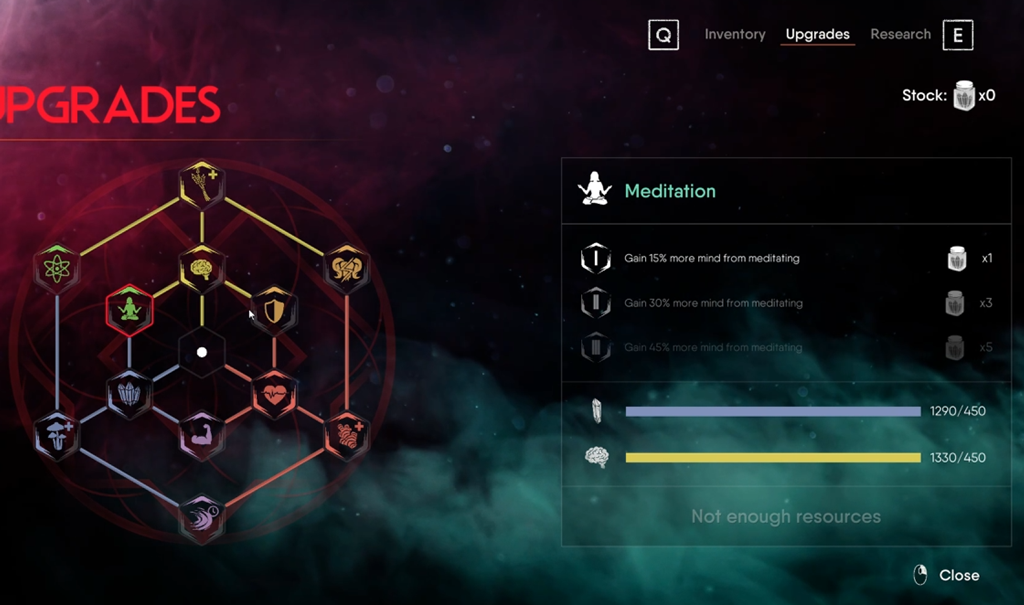Pick the mushroom upgrade node
The width and height of the screenshot is (1024, 605).
(x=57, y=435)
